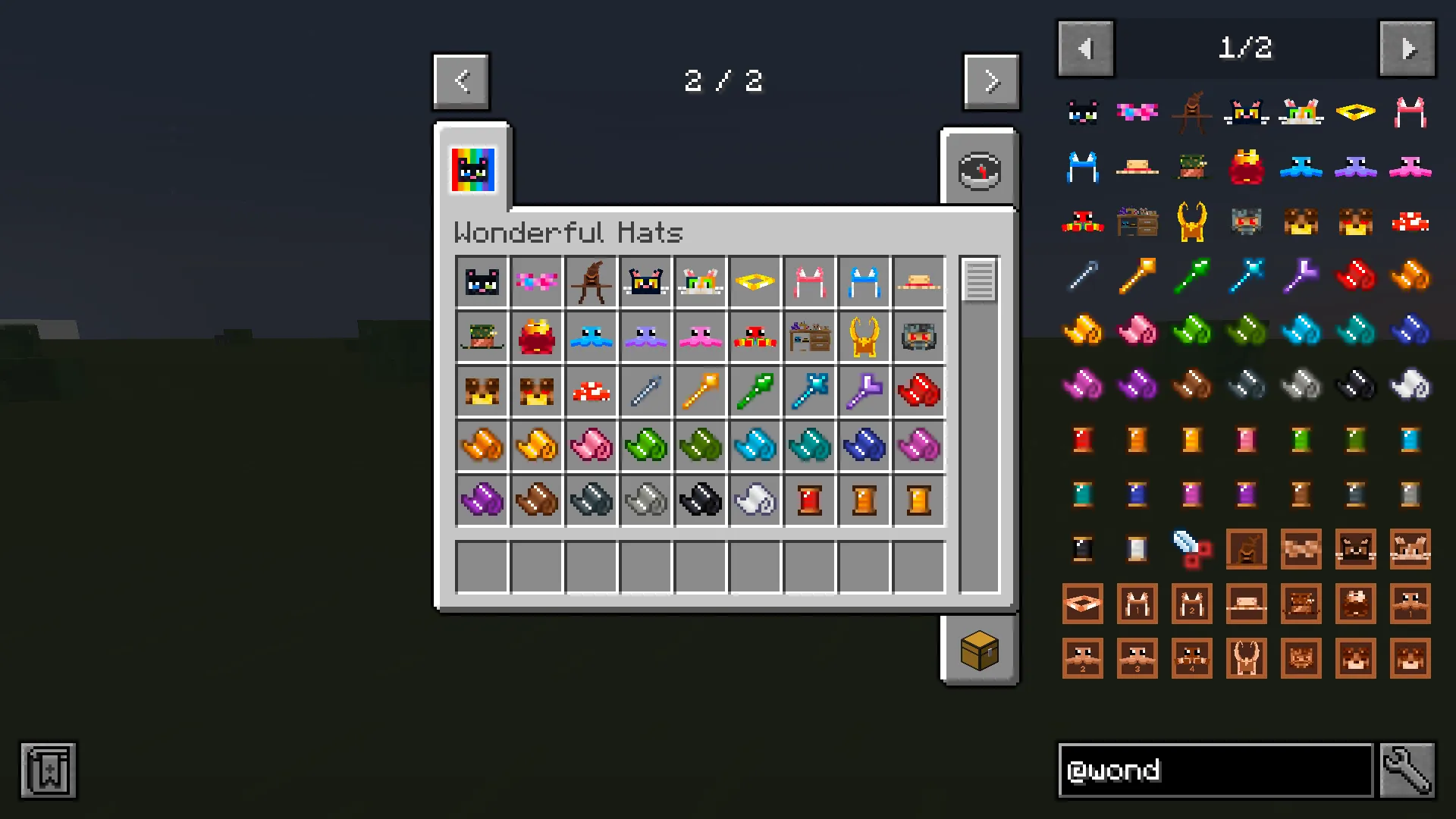Select the golden horned helmet
The image size is (1456, 819).
click(864, 336)
